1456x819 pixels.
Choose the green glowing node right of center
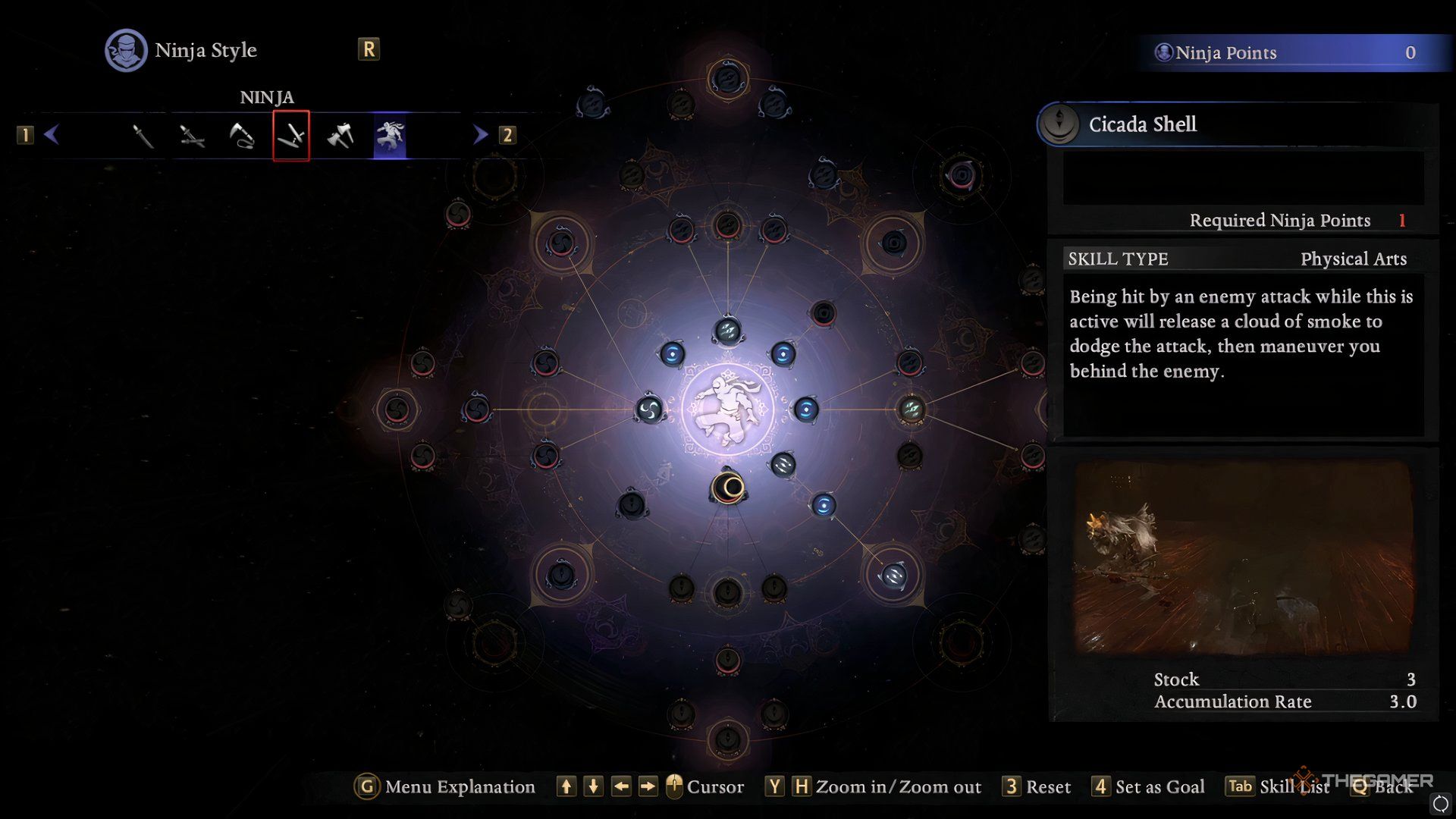coord(911,409)
